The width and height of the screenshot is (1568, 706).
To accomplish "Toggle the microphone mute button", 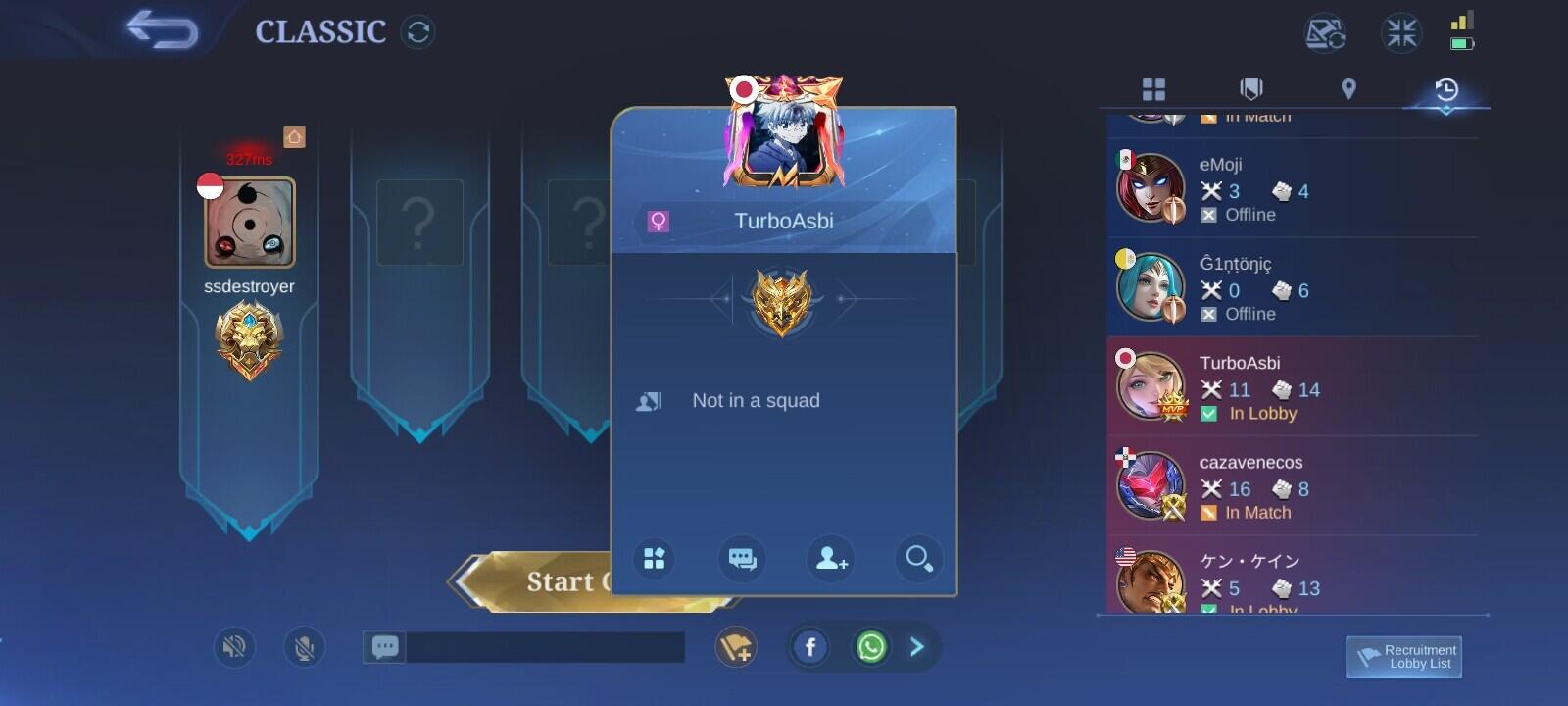I will pos(304,647).
